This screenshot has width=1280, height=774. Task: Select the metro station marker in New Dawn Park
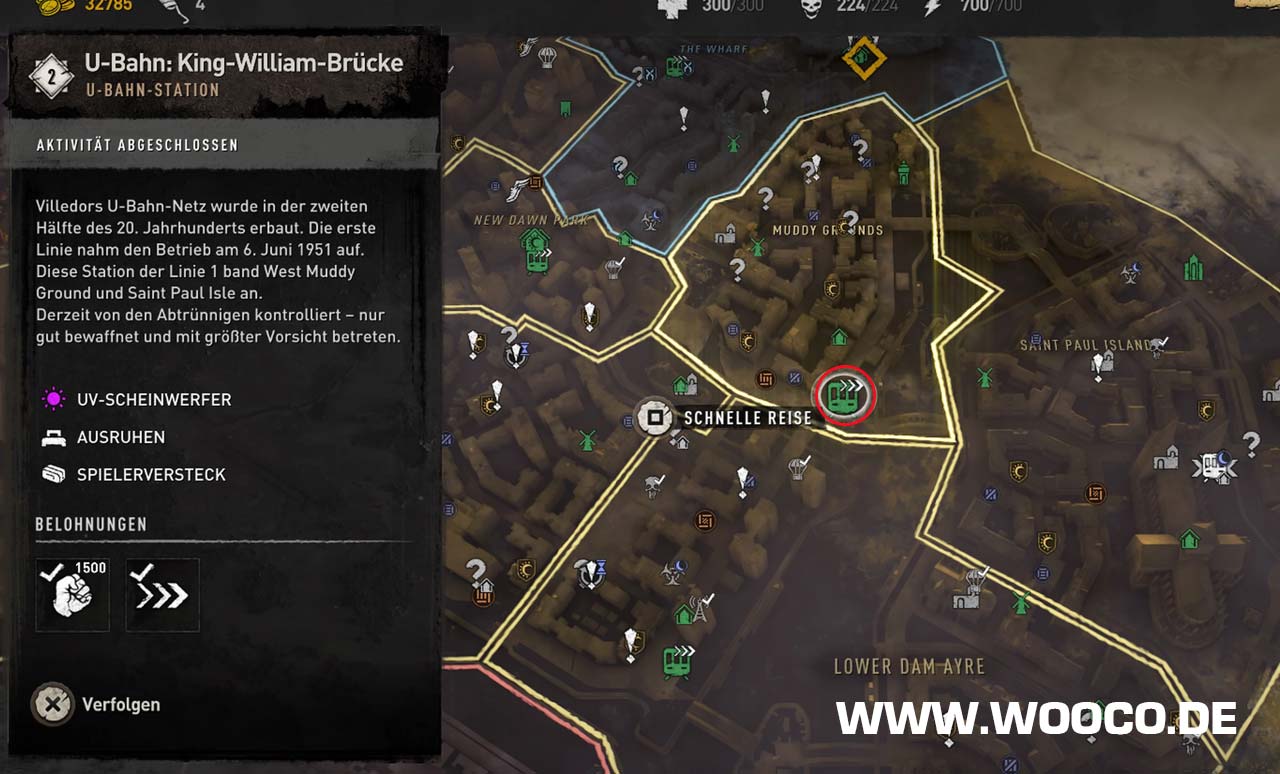[537, 259]
